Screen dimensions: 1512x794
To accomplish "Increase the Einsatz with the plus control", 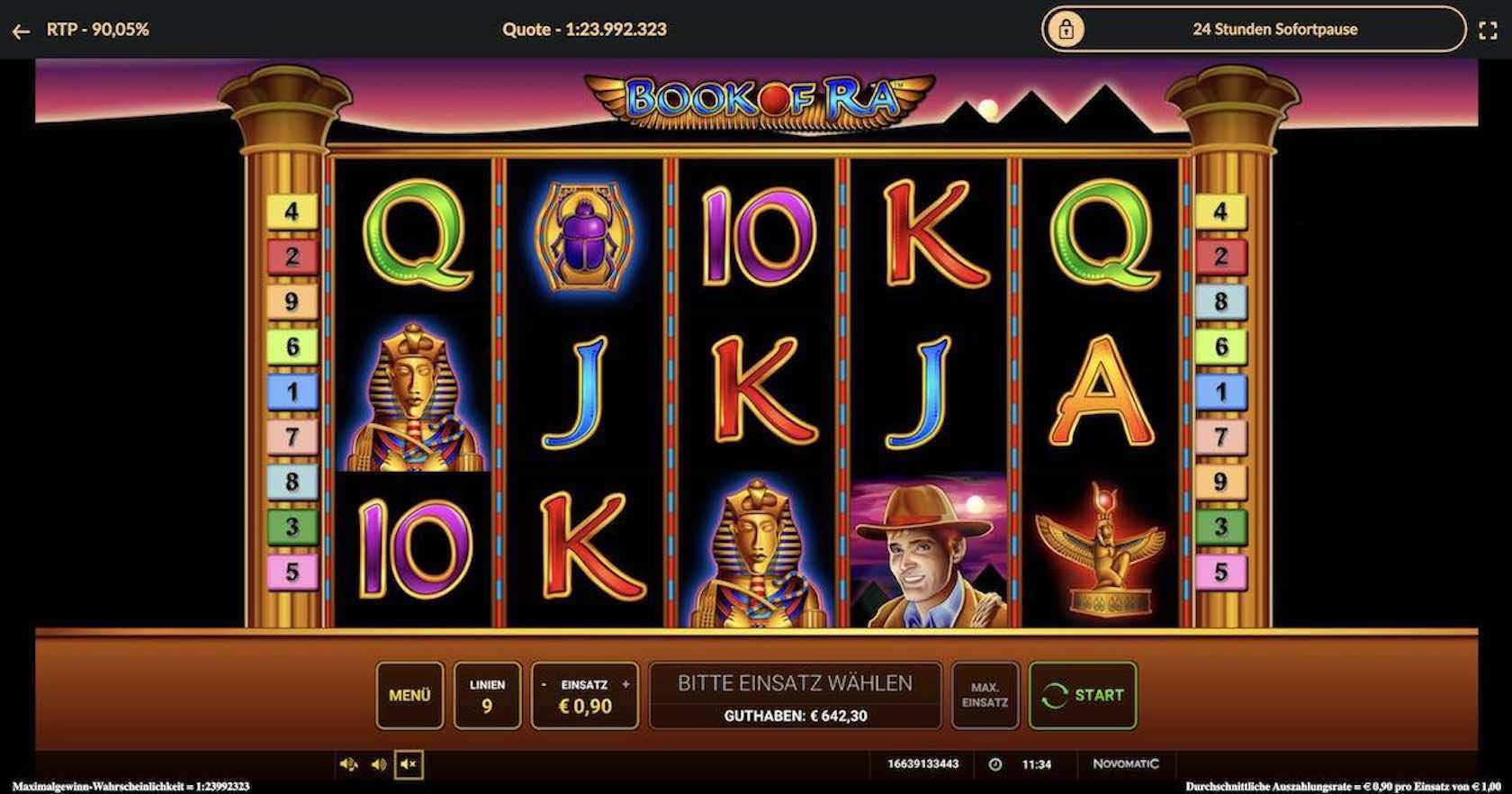I will (x=625, y=684).
